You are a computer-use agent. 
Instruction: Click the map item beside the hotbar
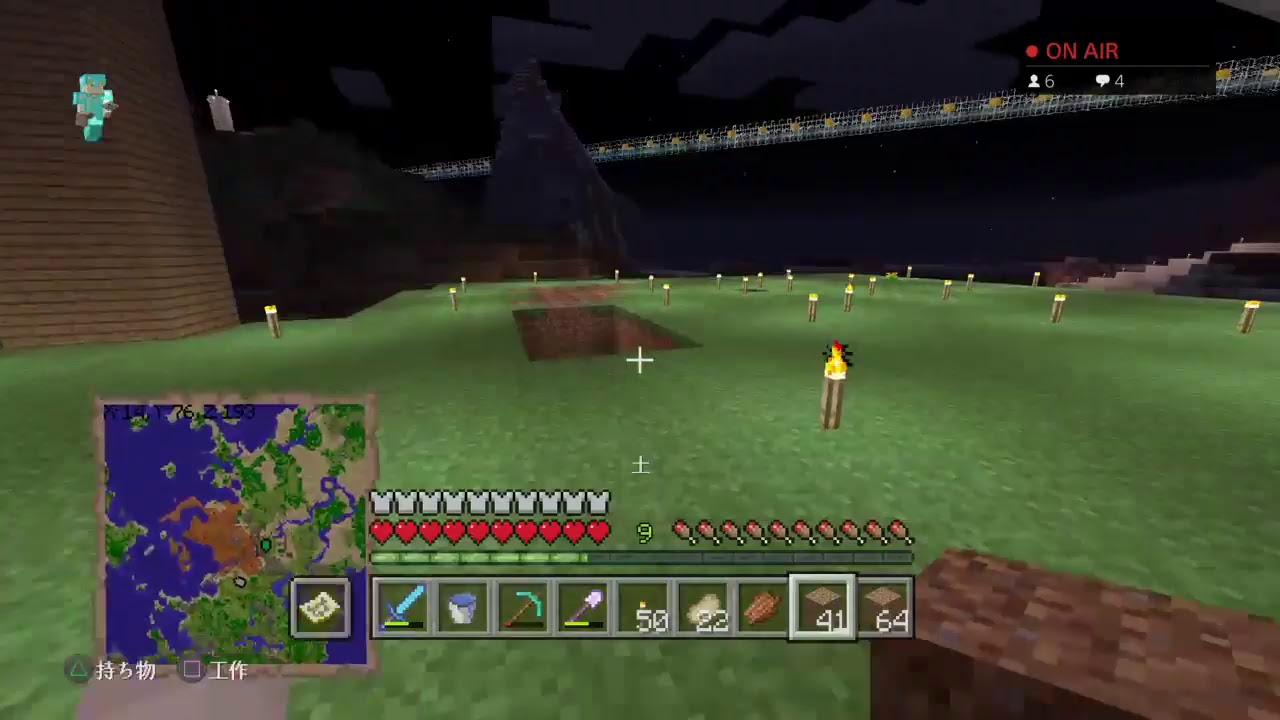click(x=320, y=606)
